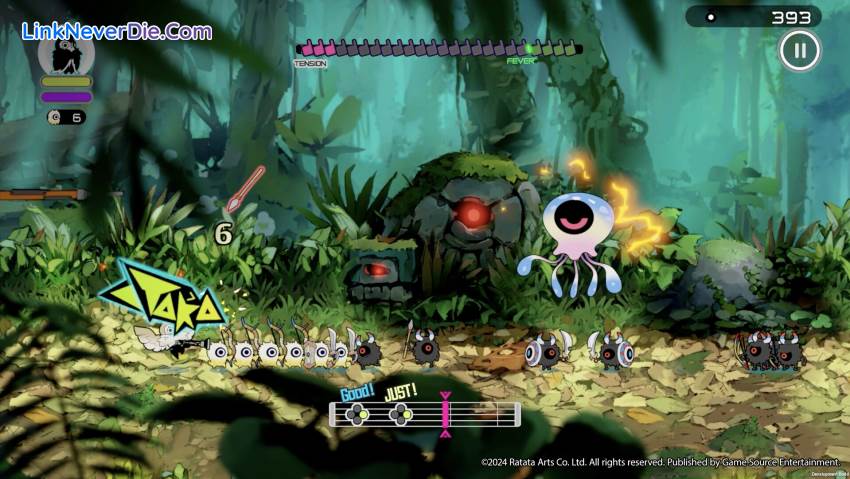Open the LinkNeverDie.Com watermark link
The height and width of the screenshot is (479, 850).
click(117, 31)
